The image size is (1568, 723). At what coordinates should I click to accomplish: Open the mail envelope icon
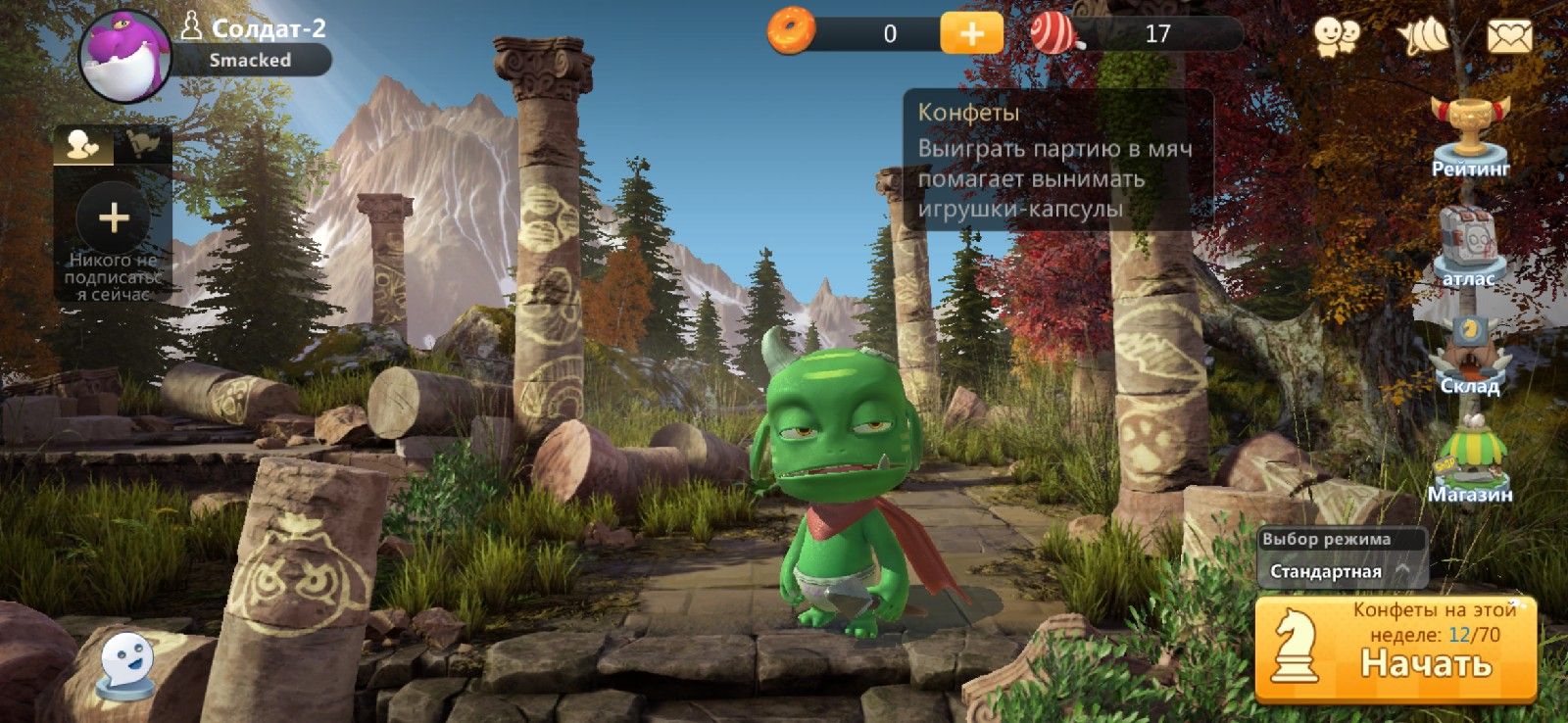[1509, 37]
